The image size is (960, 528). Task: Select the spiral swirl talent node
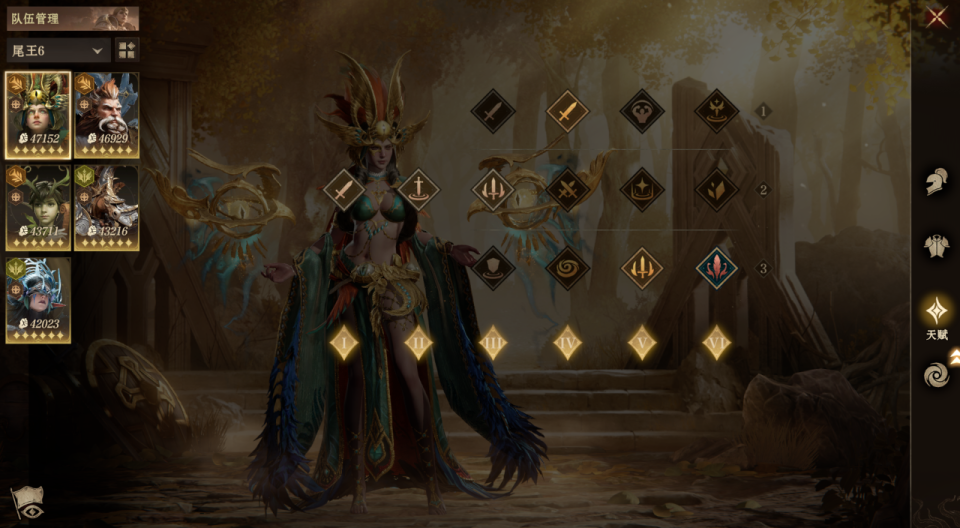coord(567,268)
